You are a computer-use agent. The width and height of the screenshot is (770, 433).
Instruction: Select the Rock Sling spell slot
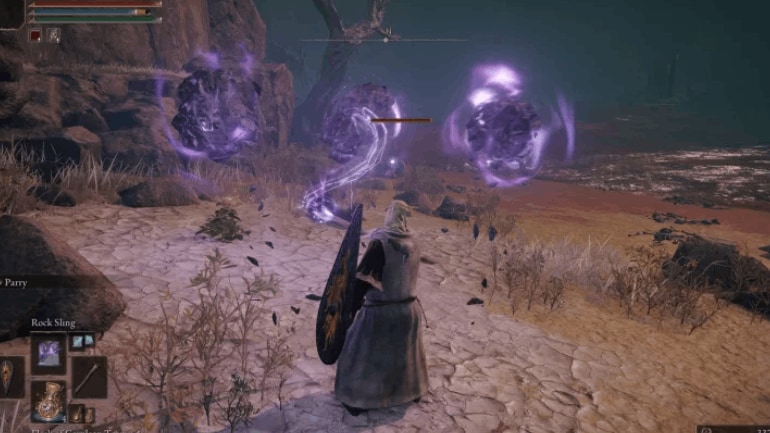click(x=48, y=354)
